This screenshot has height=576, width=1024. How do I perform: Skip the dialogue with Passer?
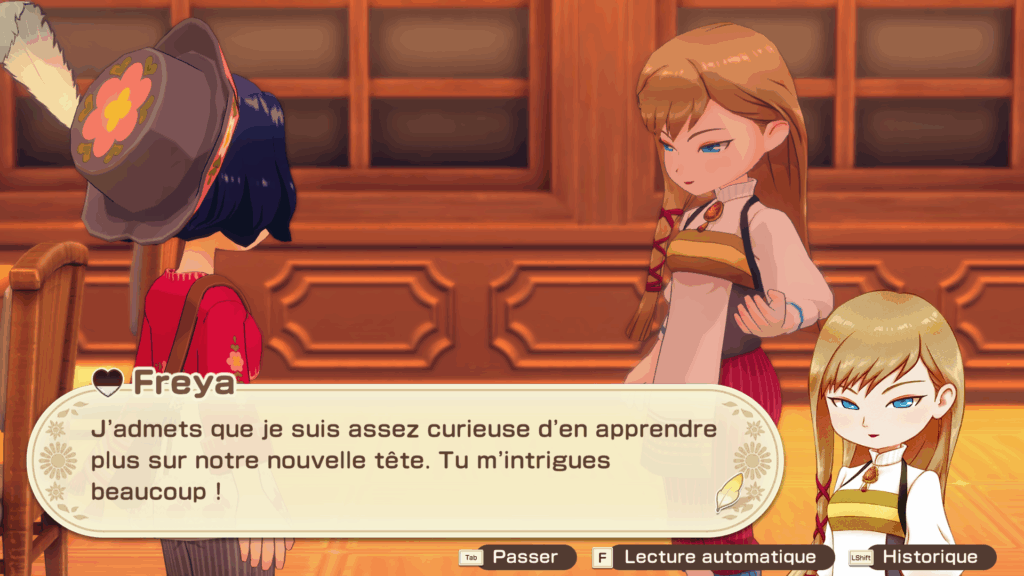coord(518,557)
